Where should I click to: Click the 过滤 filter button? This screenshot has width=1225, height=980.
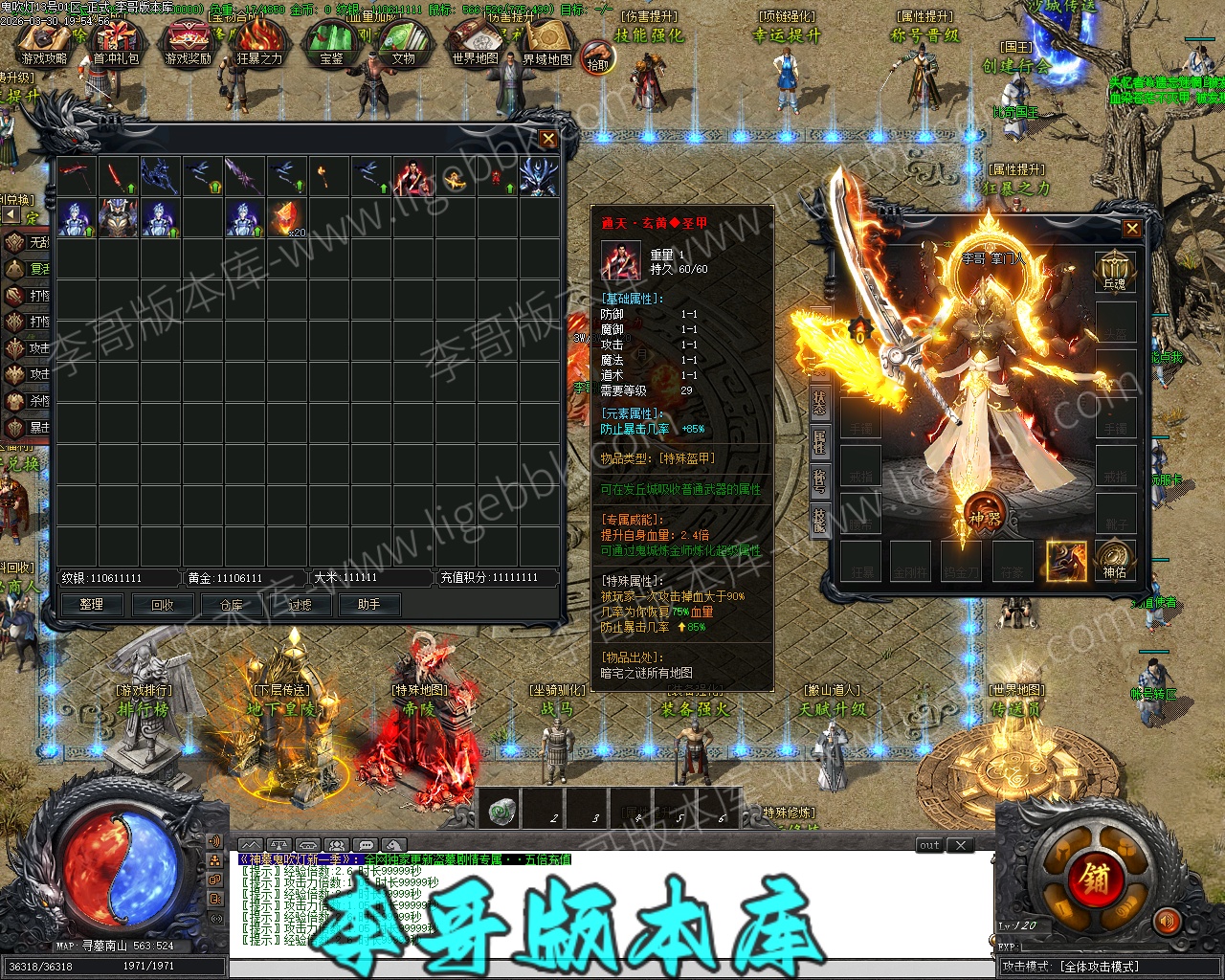coord(301,605)
